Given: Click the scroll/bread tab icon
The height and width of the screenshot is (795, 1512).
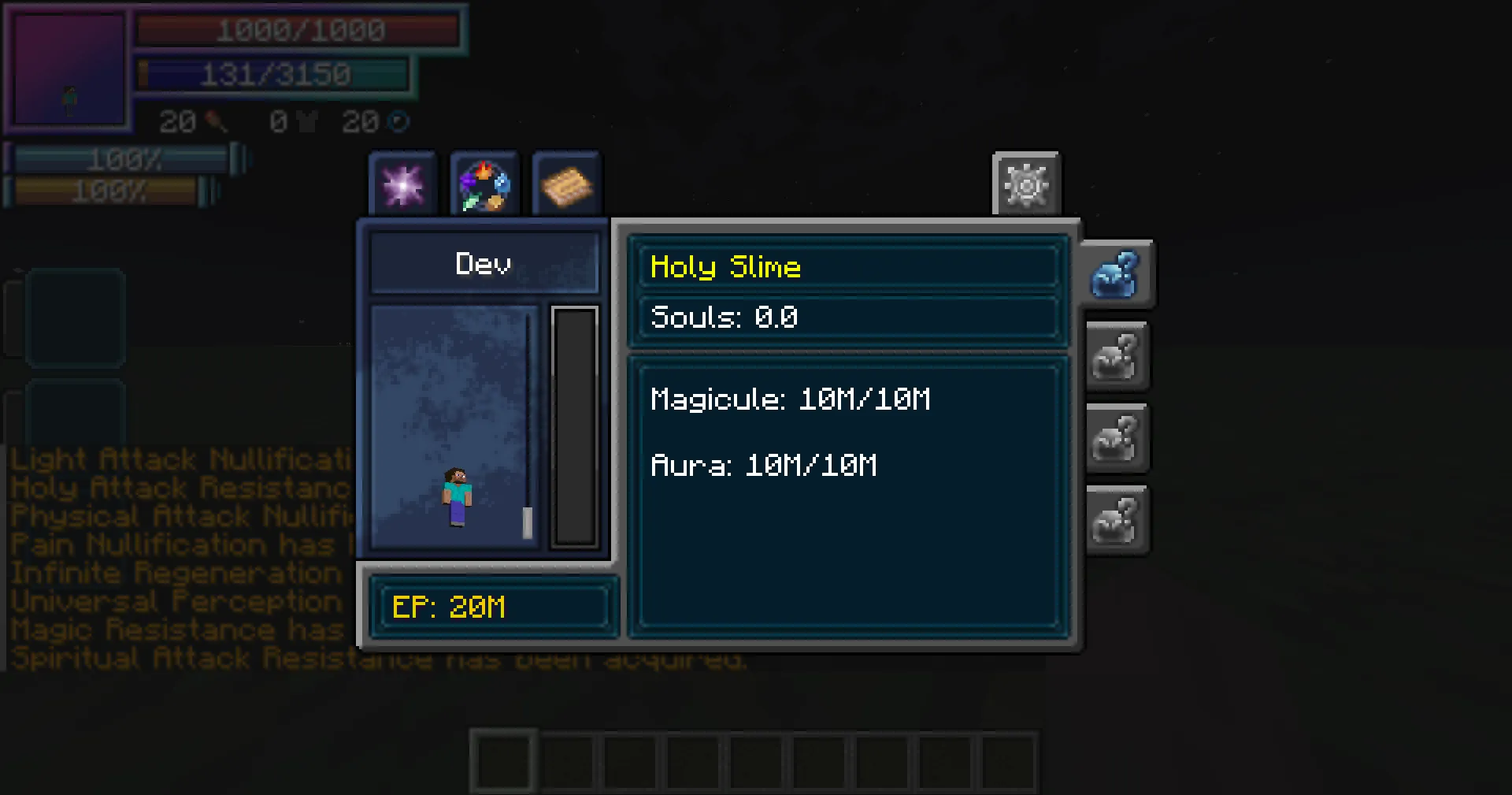Looking at the screenshot, I should pyautogui.click(x=567, y=184).
